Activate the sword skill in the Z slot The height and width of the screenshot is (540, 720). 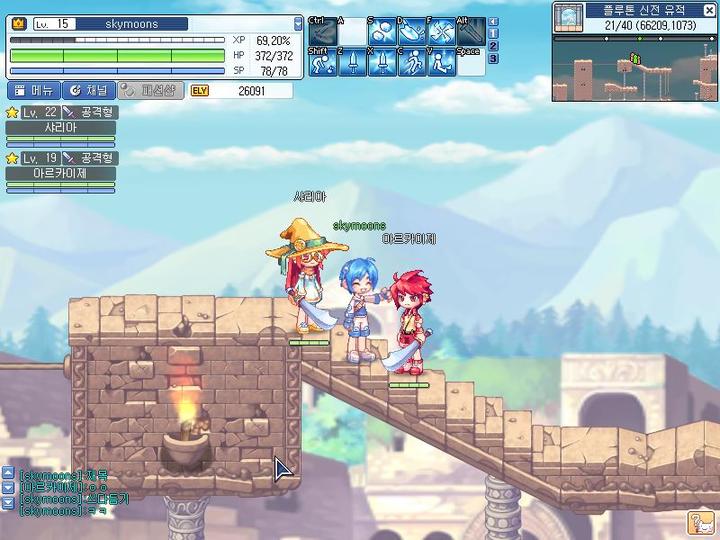pyautogui.click(x=351, y=62)
